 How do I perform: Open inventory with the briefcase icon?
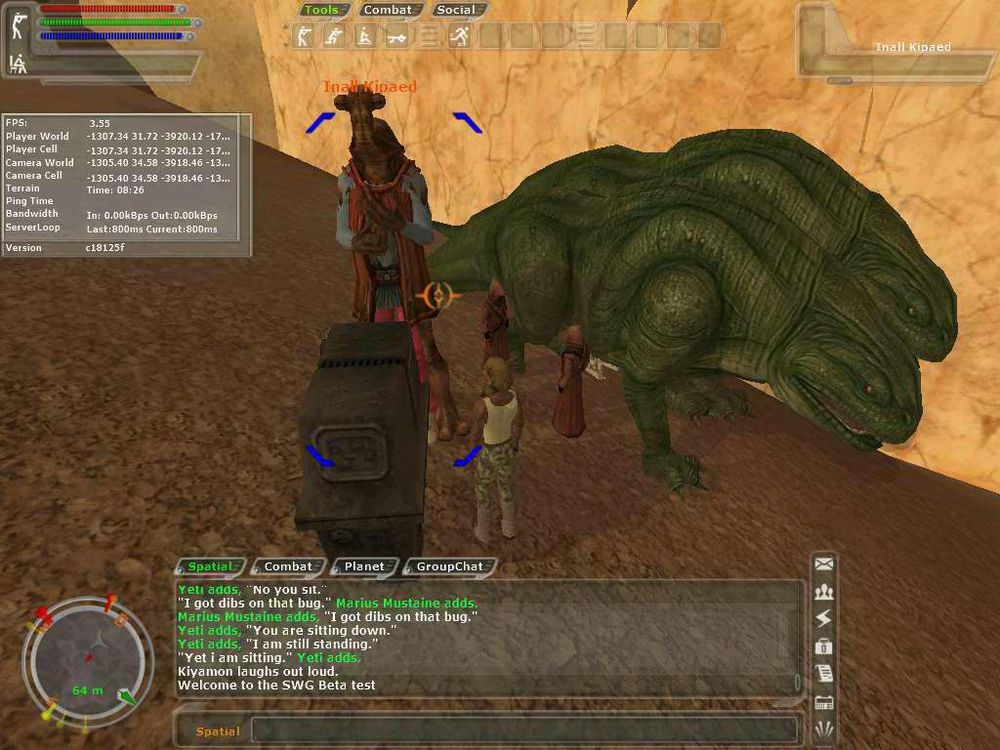824,646
